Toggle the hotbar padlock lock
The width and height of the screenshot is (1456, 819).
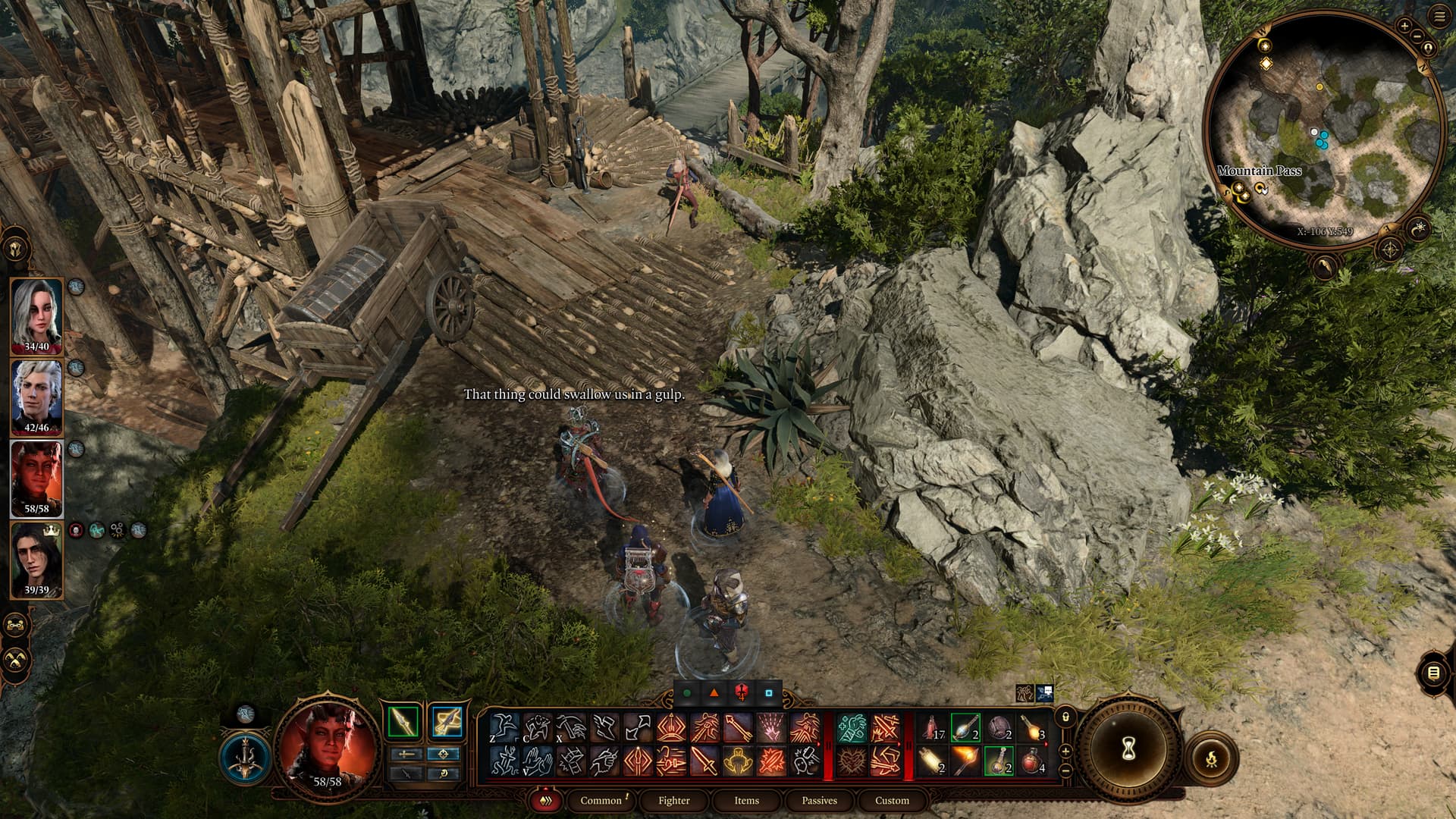click(x=1065, y=717)
